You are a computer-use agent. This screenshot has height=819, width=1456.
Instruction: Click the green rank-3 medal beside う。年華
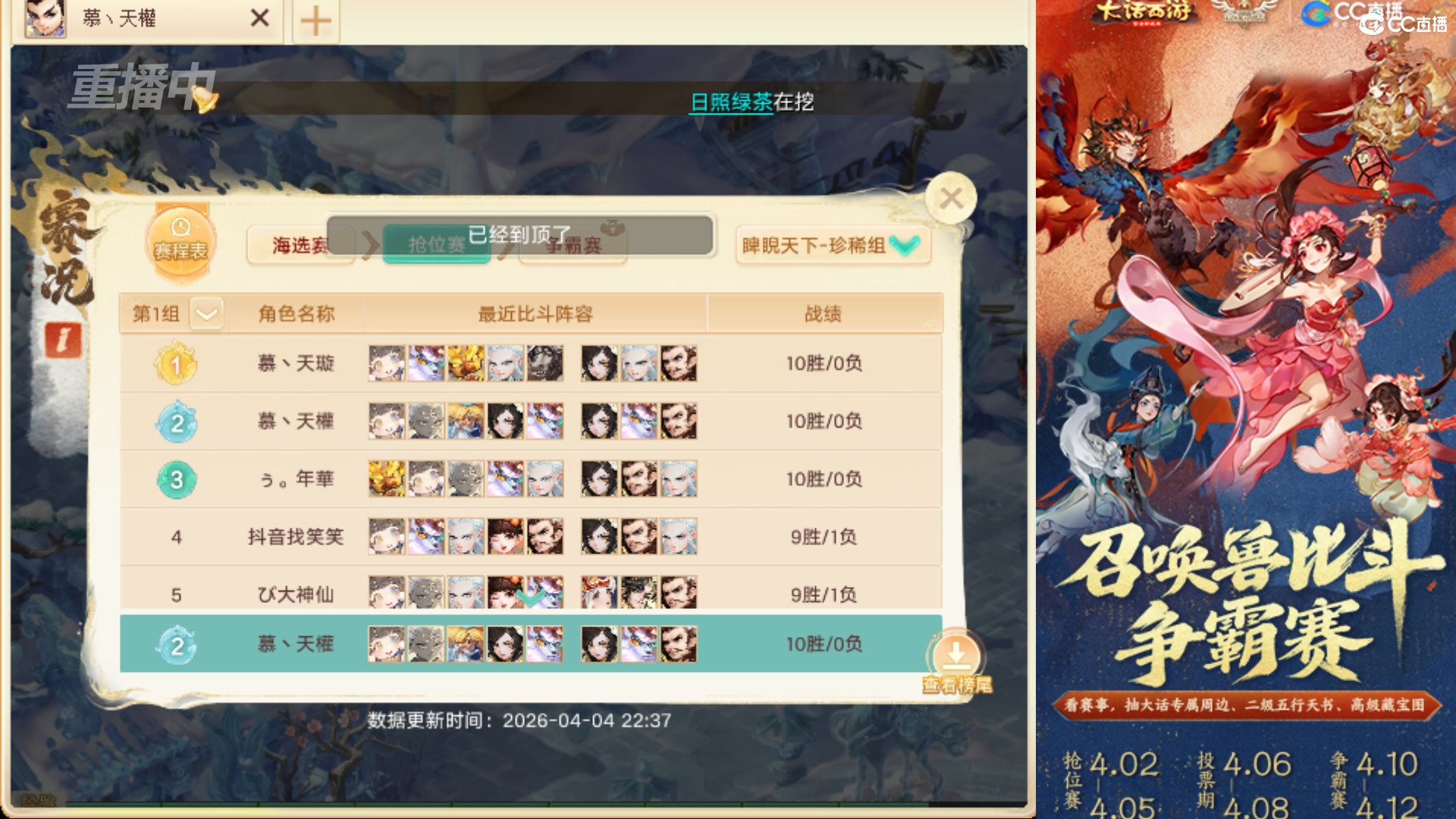(177, 479)
